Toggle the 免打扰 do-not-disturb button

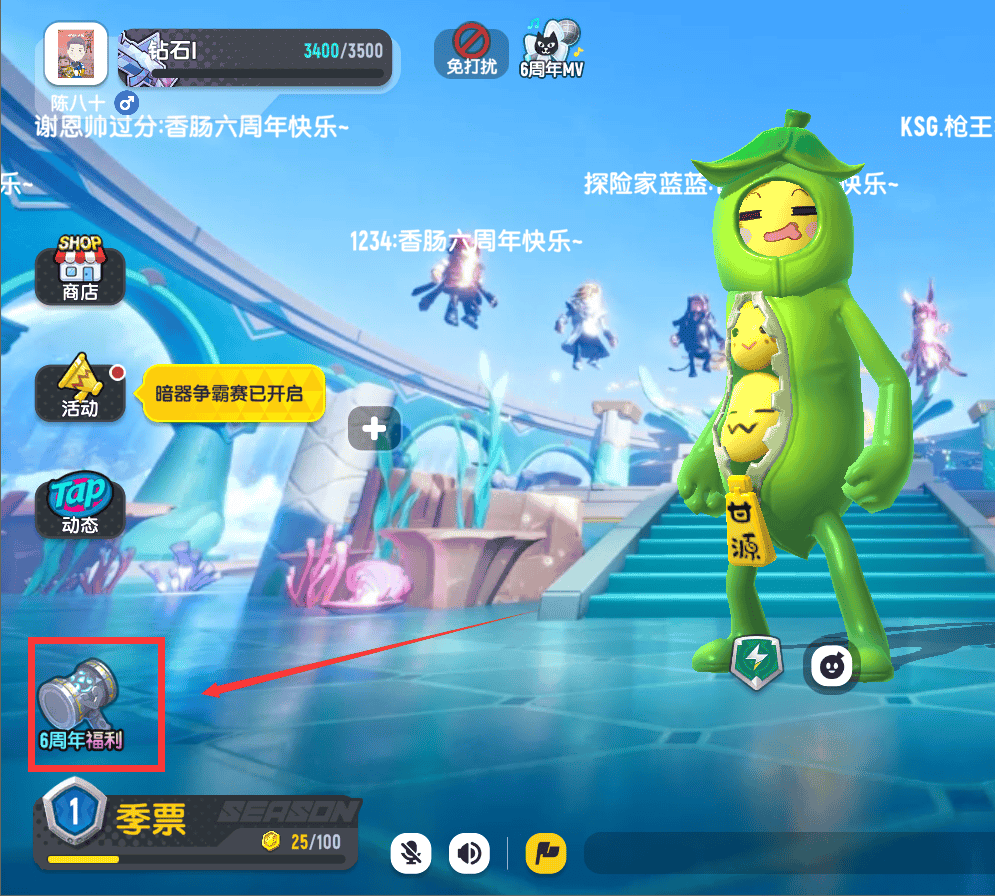pos(470,51)
